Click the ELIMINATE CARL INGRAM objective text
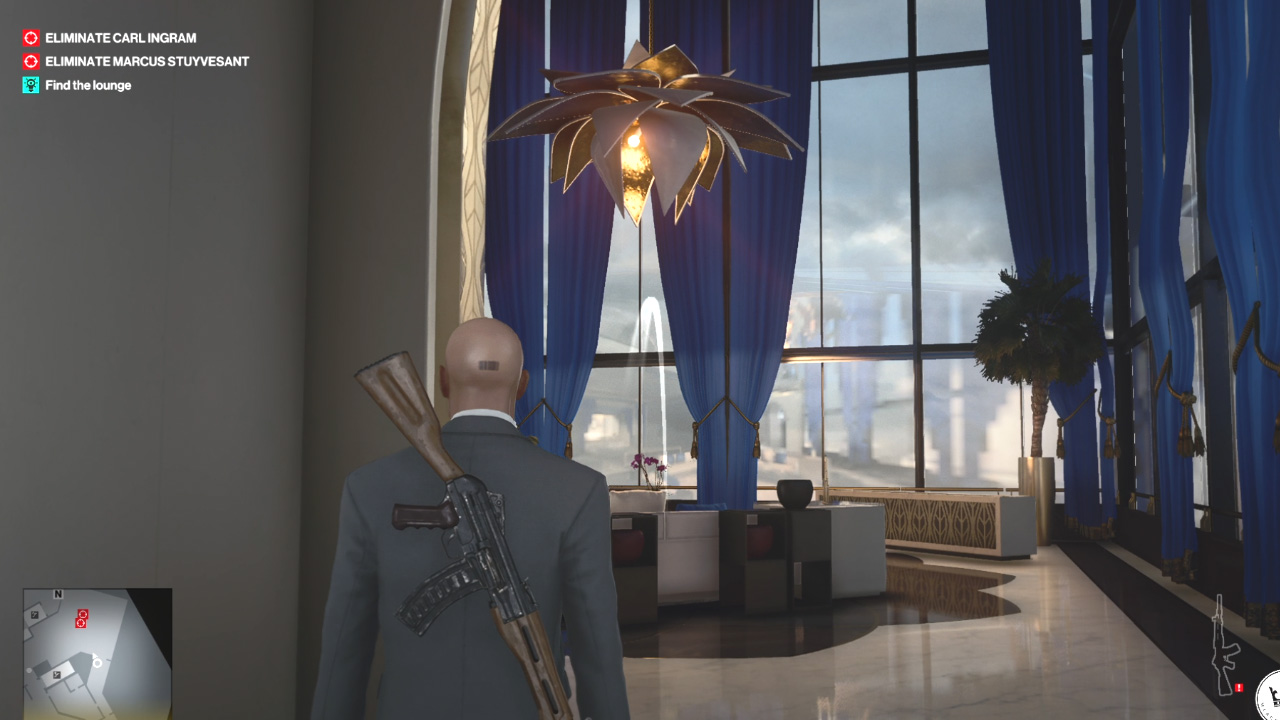Image resolution: width=1280 pixels, height=720 pixels. click(x=118, y=37)
